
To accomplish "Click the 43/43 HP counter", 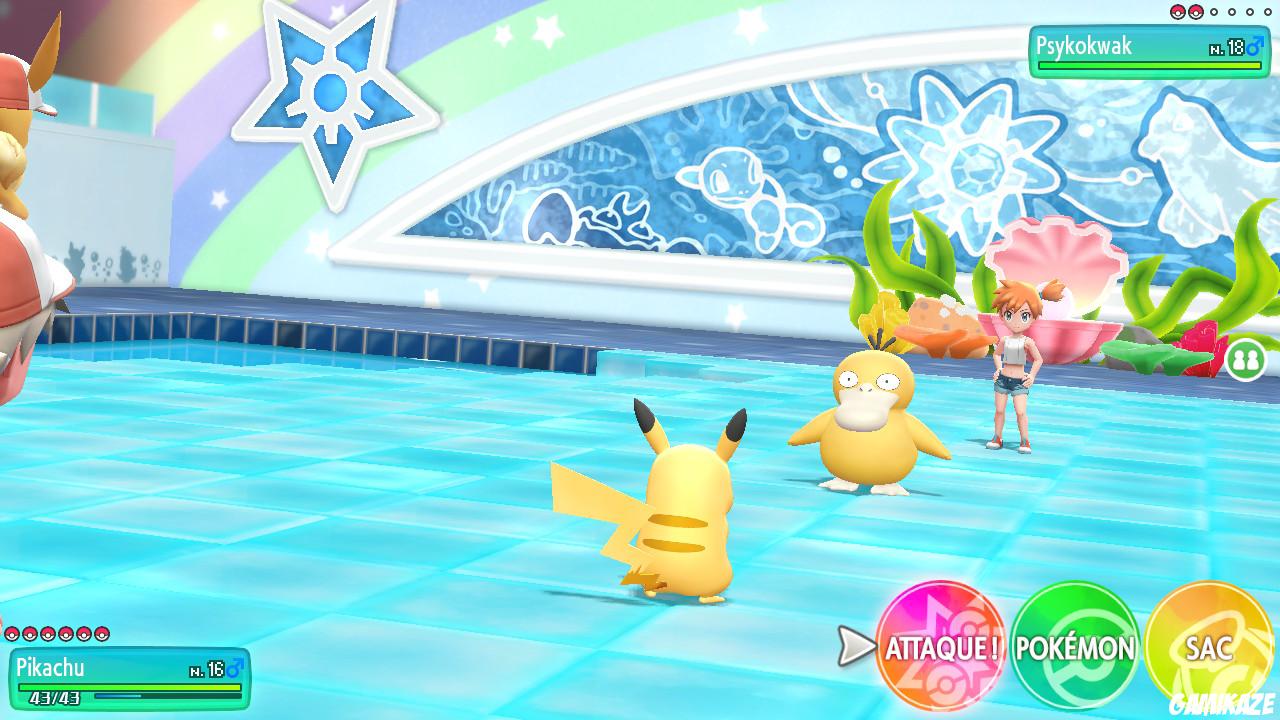I will [x=55, y=697].
